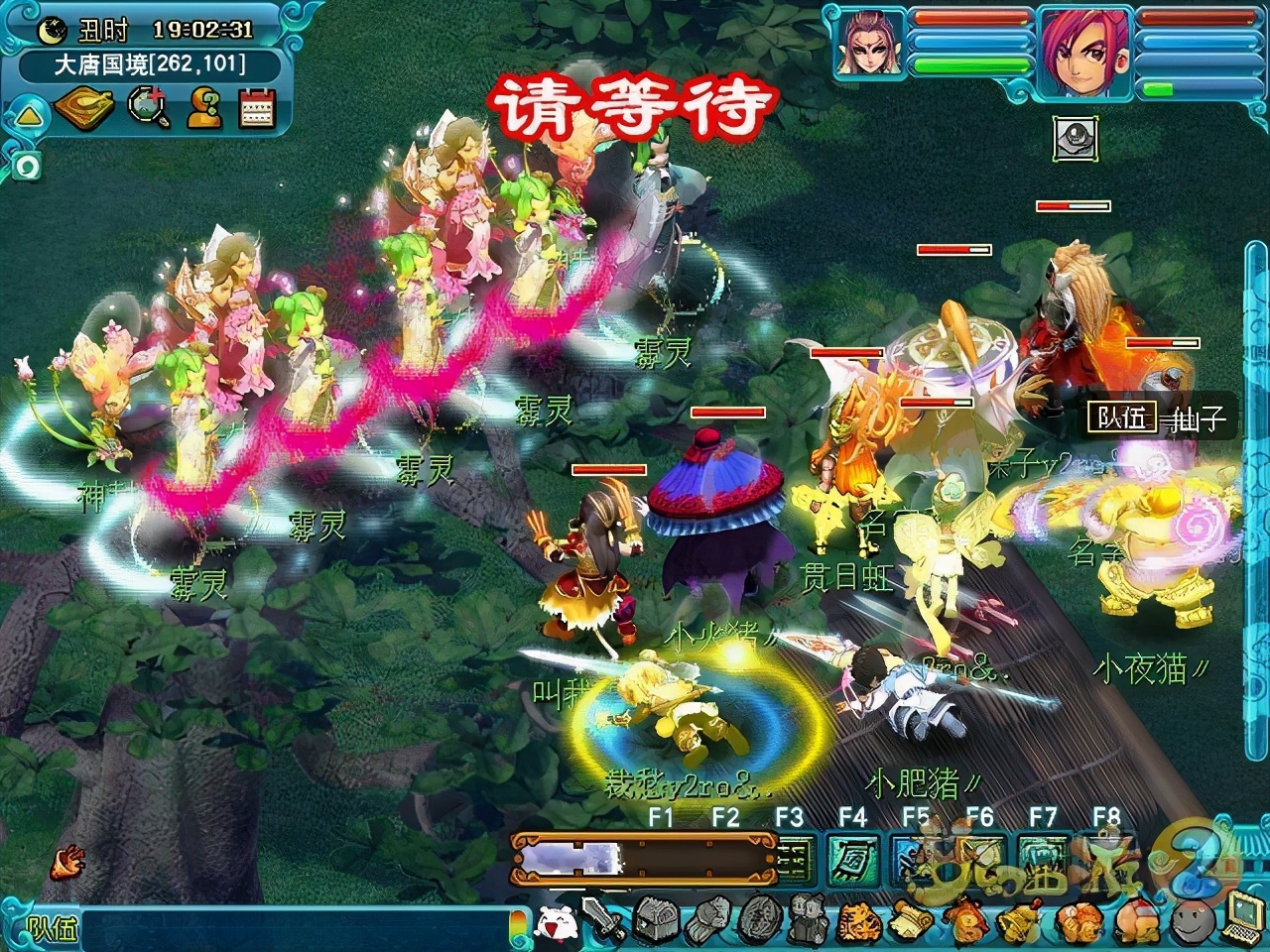Image resolution: width=1270 pixels, height=952 pixels.
Task: Collapse the panel with the yellow triangle
Action: point(27,117)
